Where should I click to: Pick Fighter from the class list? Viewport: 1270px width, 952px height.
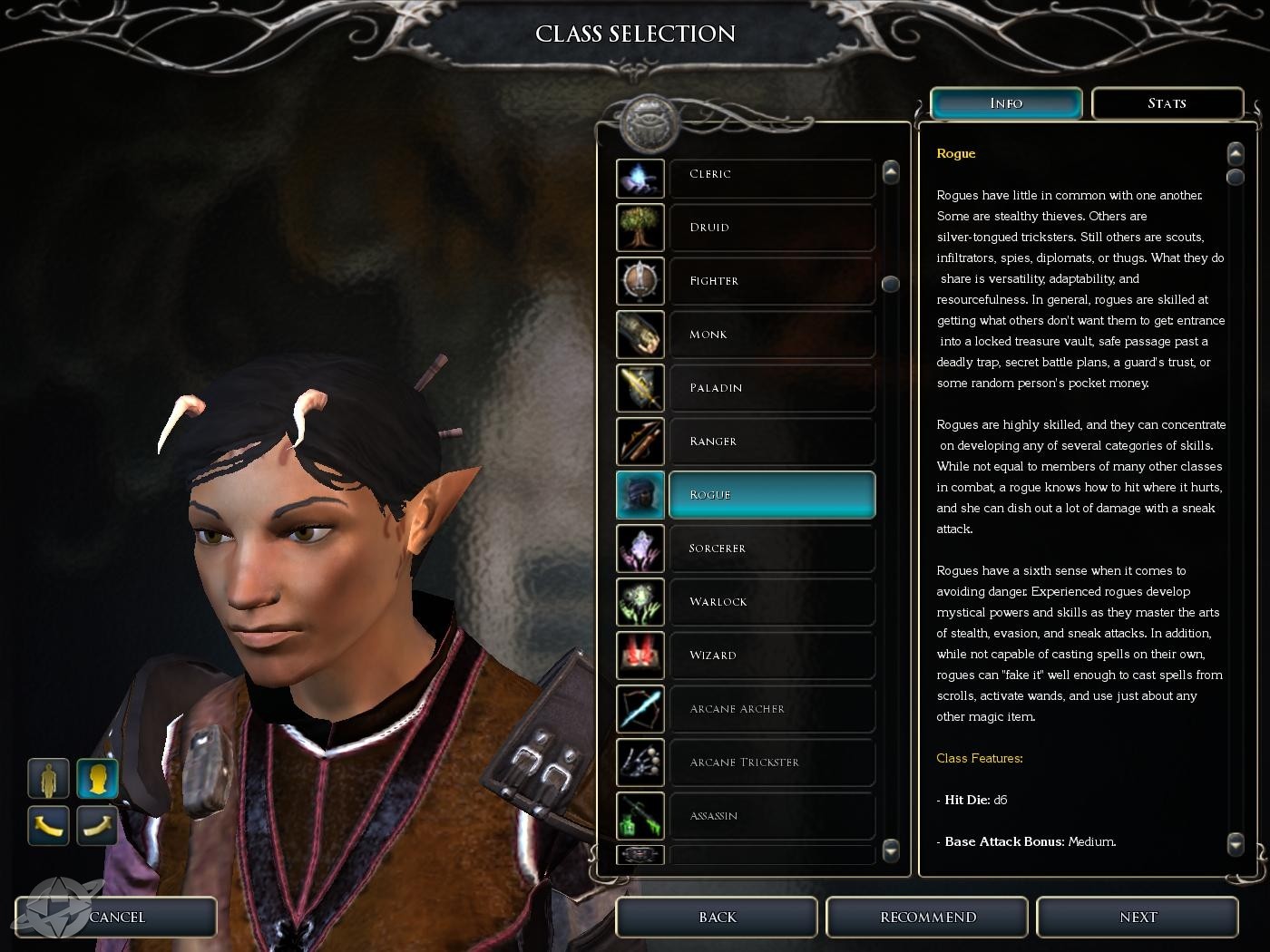click(x=771, y=281)
